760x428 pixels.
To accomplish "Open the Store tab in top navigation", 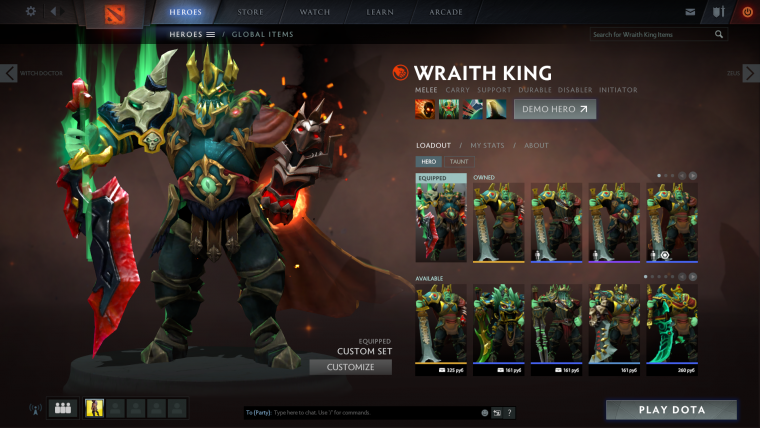I will pyautogui.click(x=250, y=12).
